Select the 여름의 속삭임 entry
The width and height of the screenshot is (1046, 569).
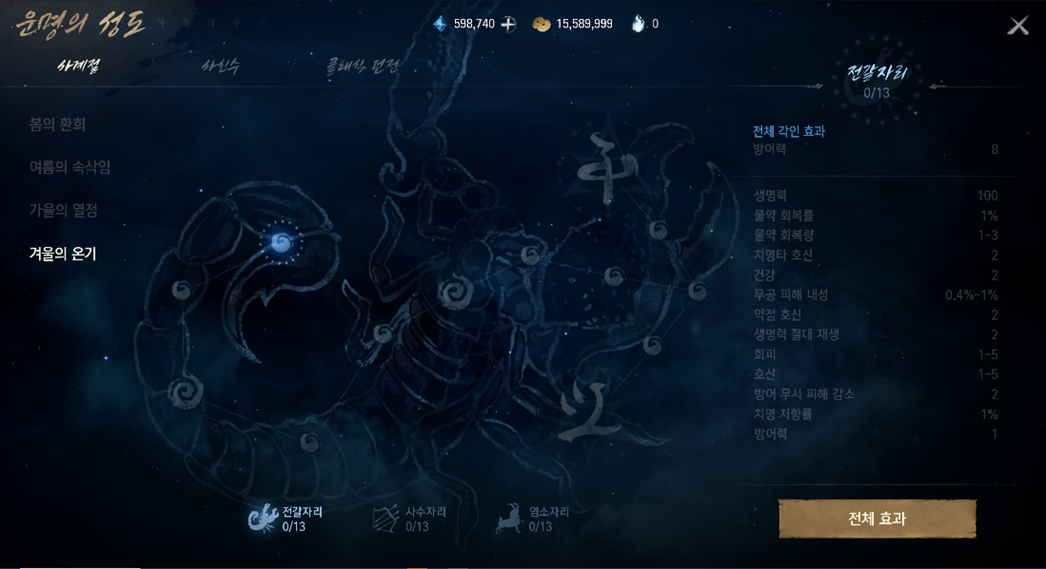pyautogui.click(x=69, y=167)
